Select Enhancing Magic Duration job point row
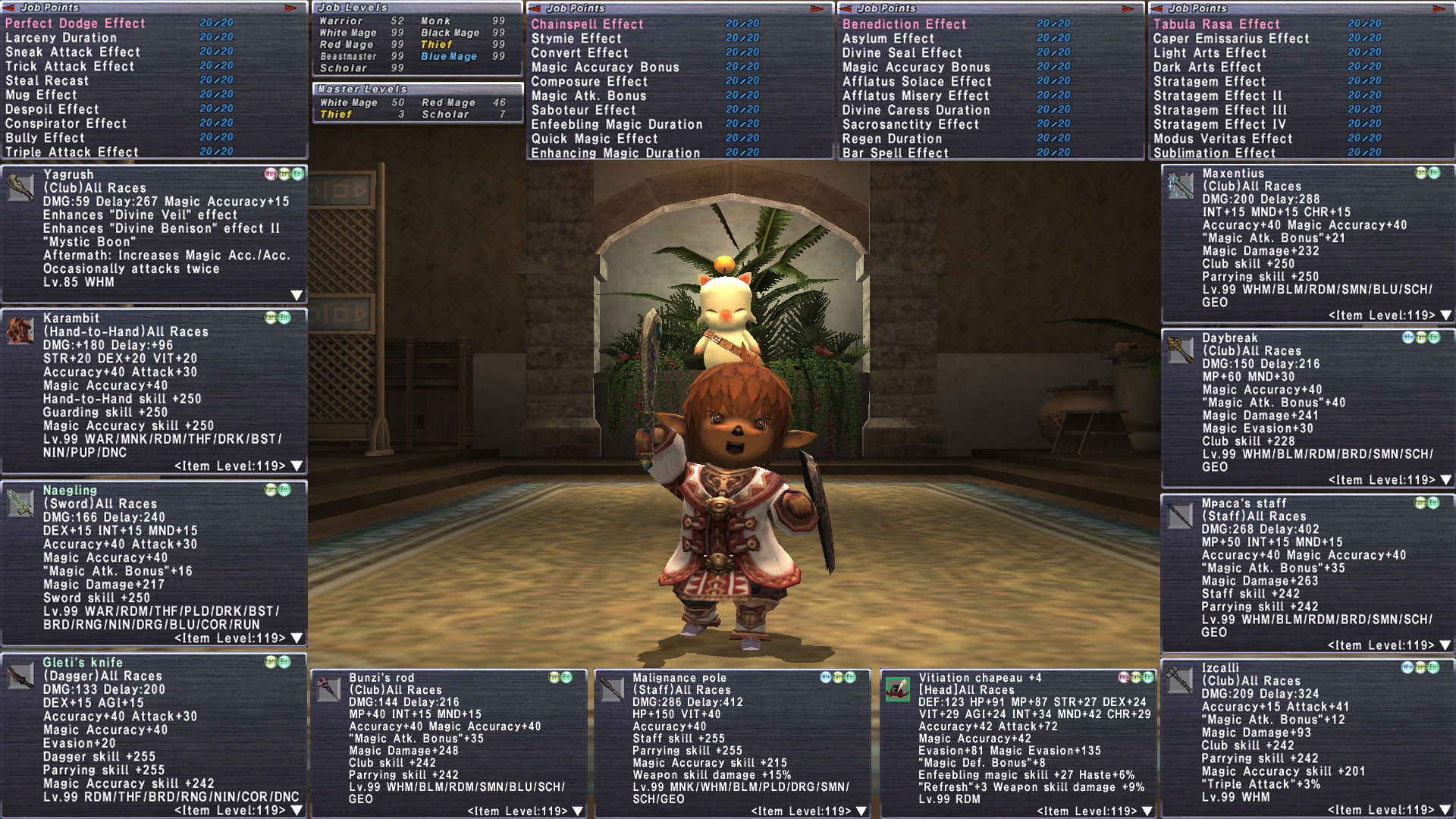Screen dimensions: 1456x819 coord(615,153)
